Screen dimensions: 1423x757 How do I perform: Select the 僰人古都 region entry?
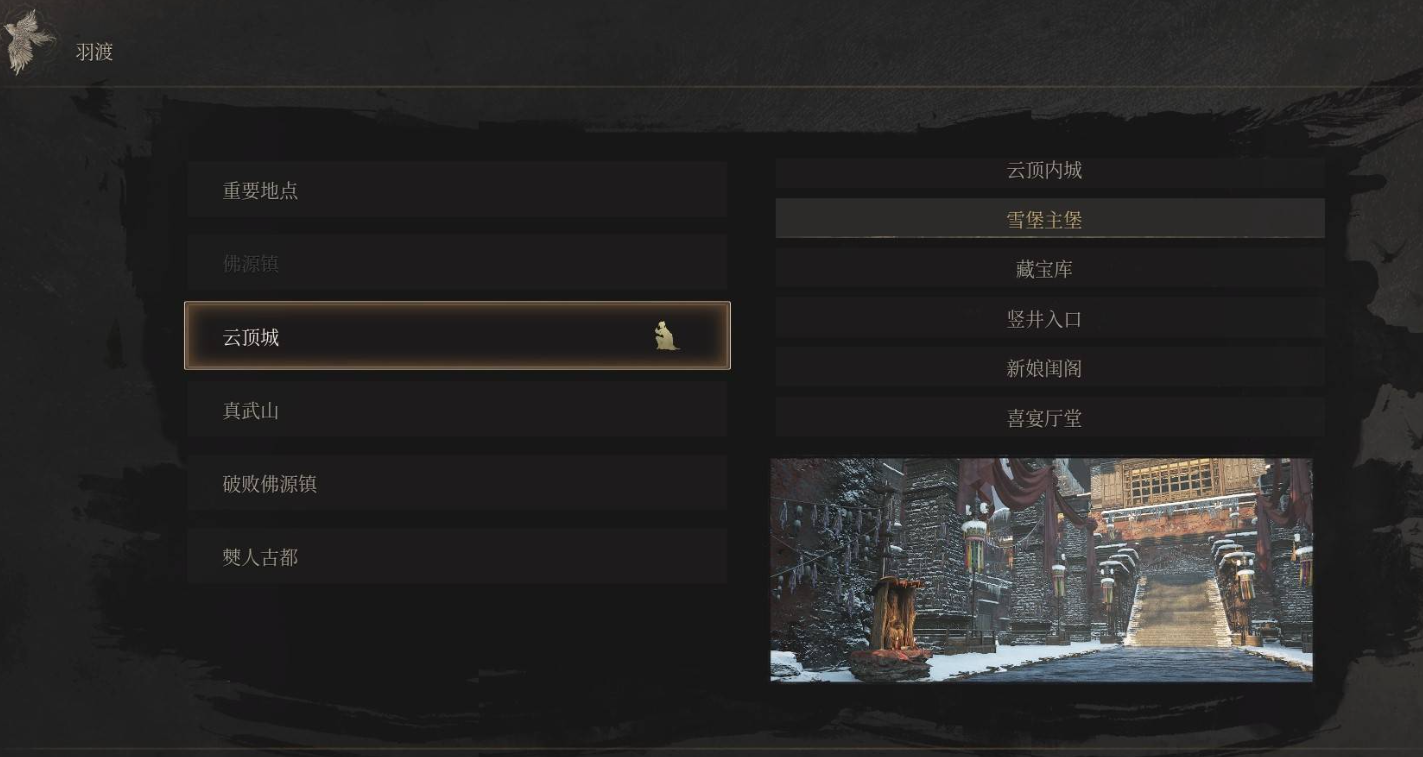coord(457,557)
